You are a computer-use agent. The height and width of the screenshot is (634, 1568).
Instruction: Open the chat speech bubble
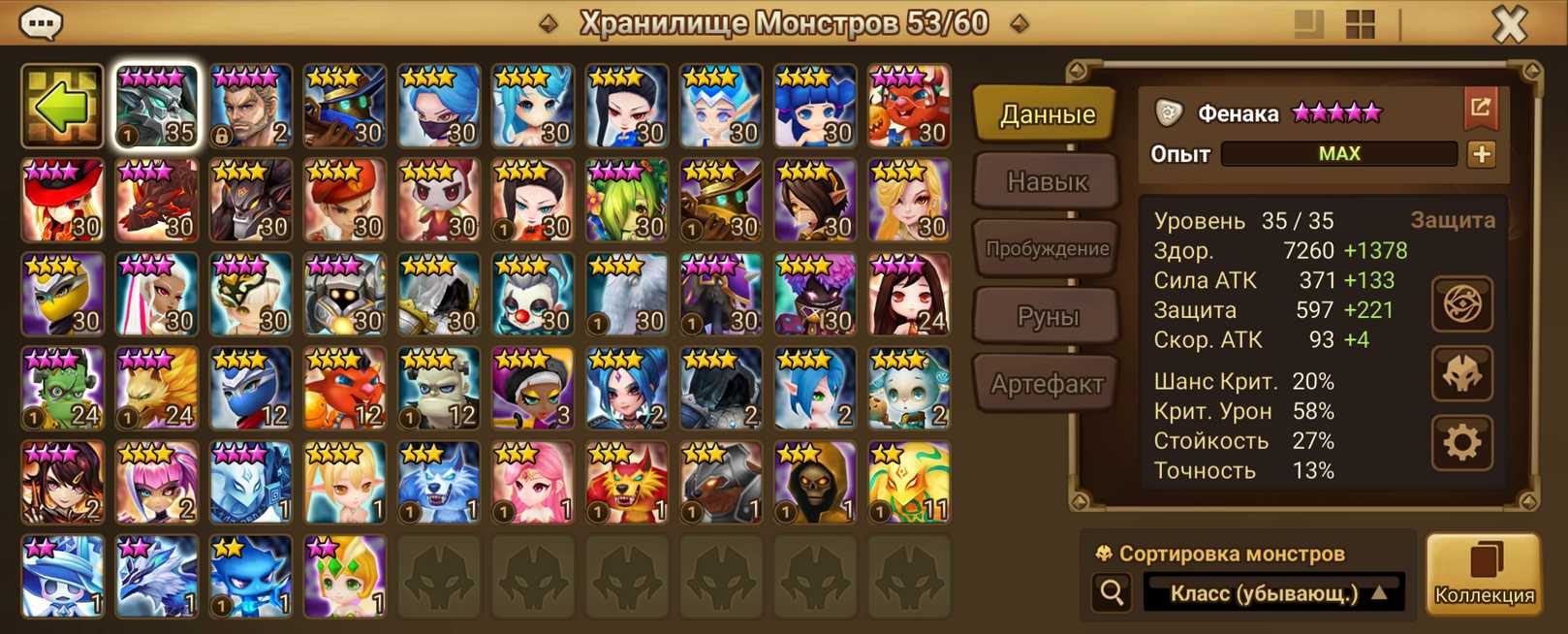(x=41, y=22)
